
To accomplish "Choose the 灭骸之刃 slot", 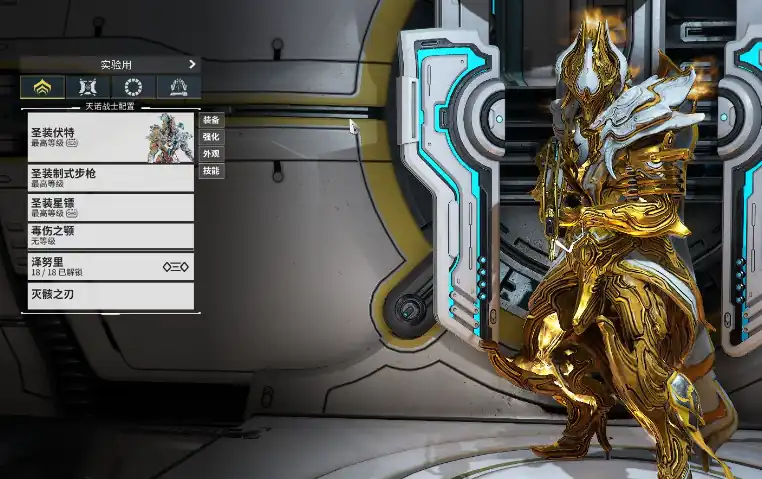I will pyautogui.click(x=110, y=295).
